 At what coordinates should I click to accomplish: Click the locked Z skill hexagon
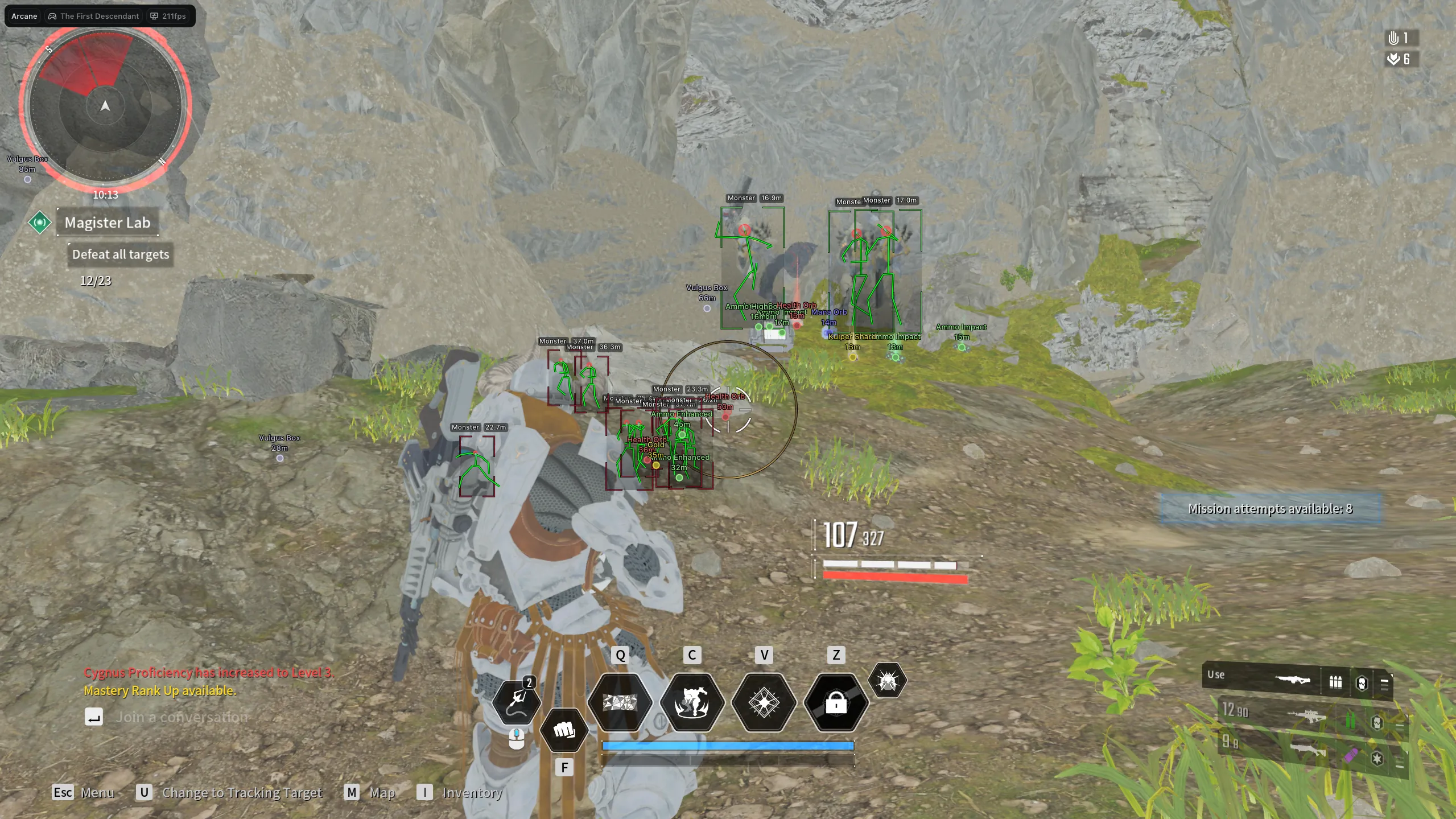(x=835, y=705)
